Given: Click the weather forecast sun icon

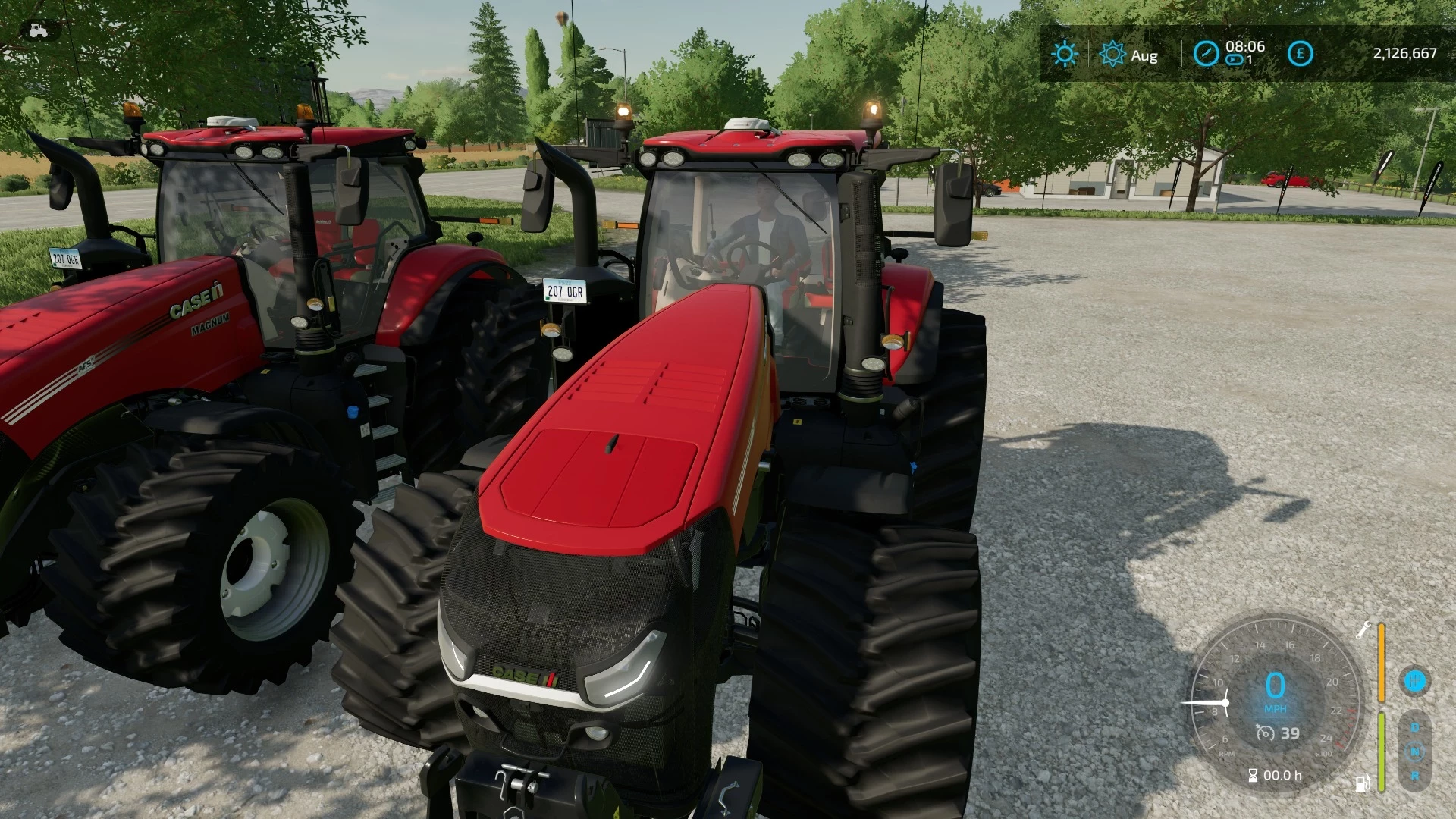Looking at the screenshot, I should pos(1065,52).
